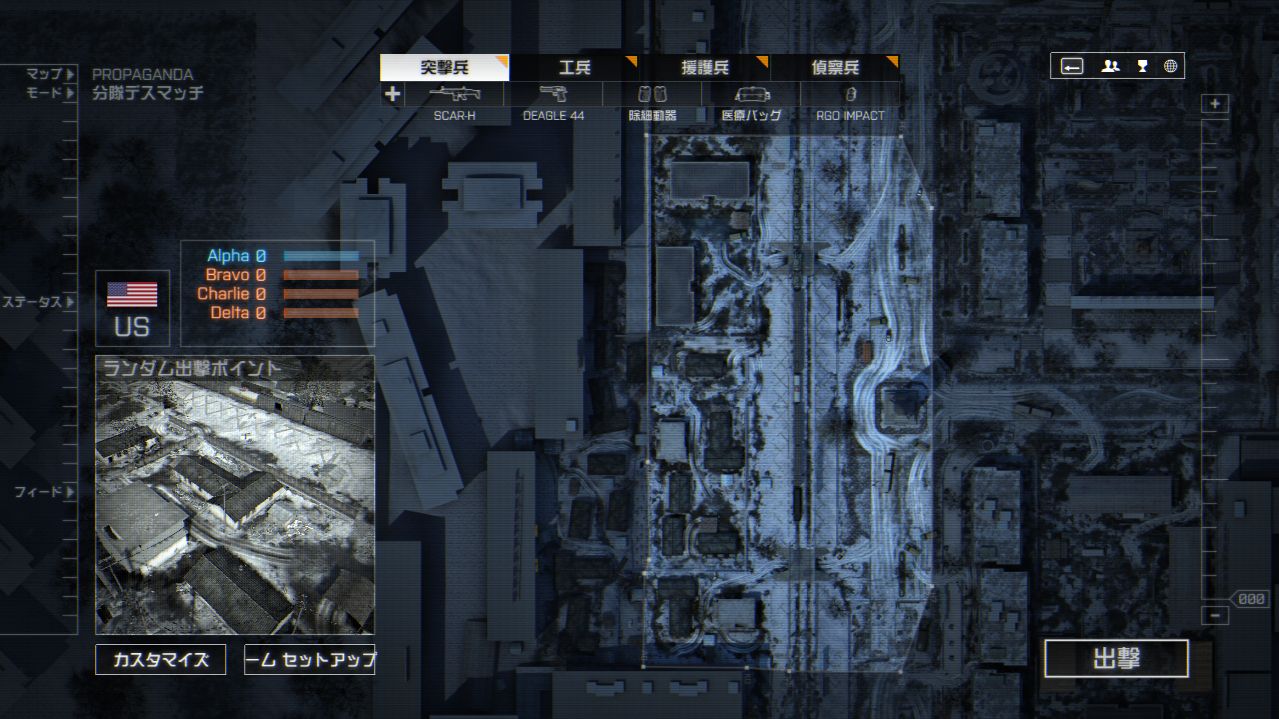
Task: Open the globe icon
Action: 1170,67
